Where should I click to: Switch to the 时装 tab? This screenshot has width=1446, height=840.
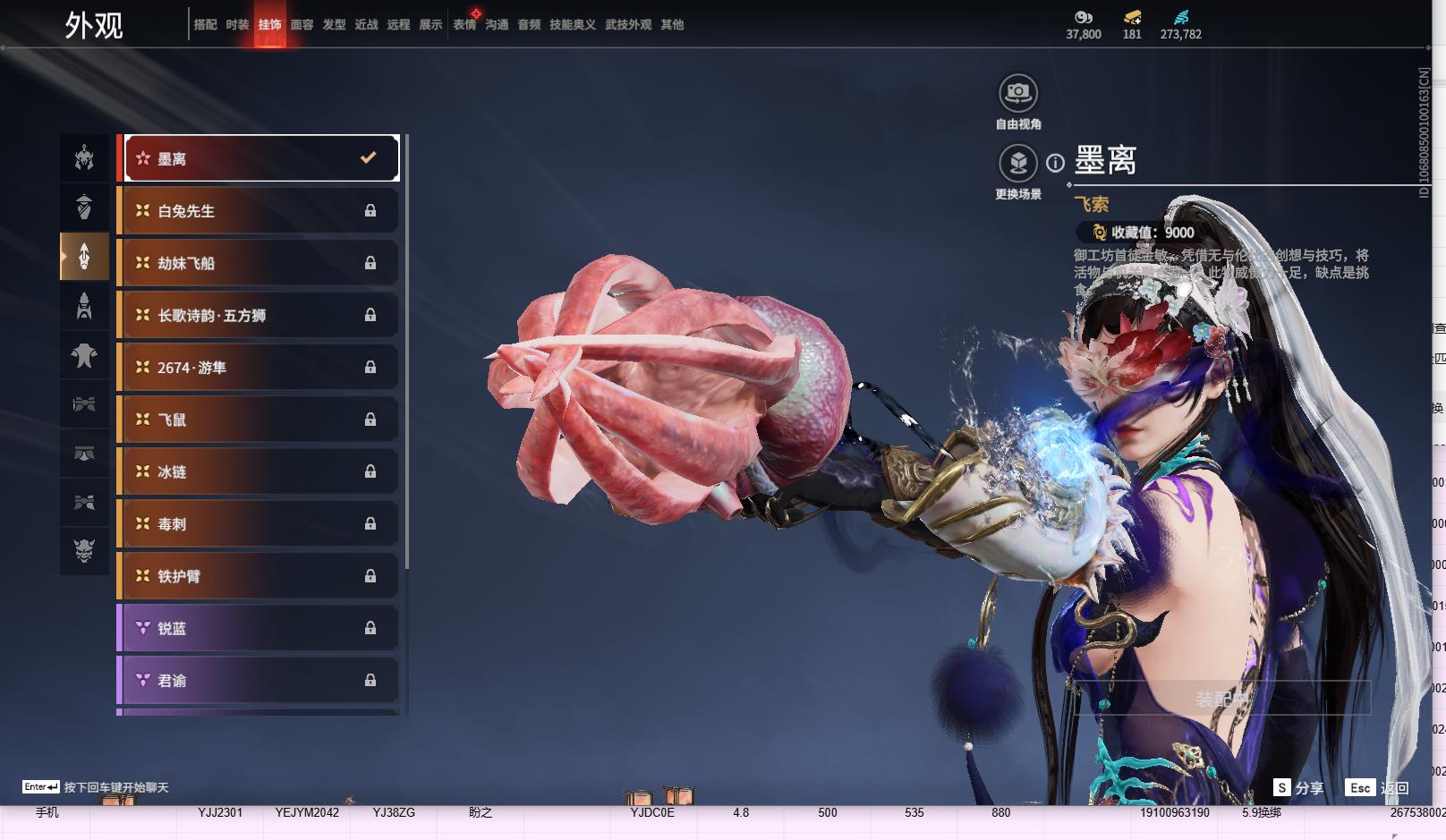pyautogui.click(x=237, y=25)
